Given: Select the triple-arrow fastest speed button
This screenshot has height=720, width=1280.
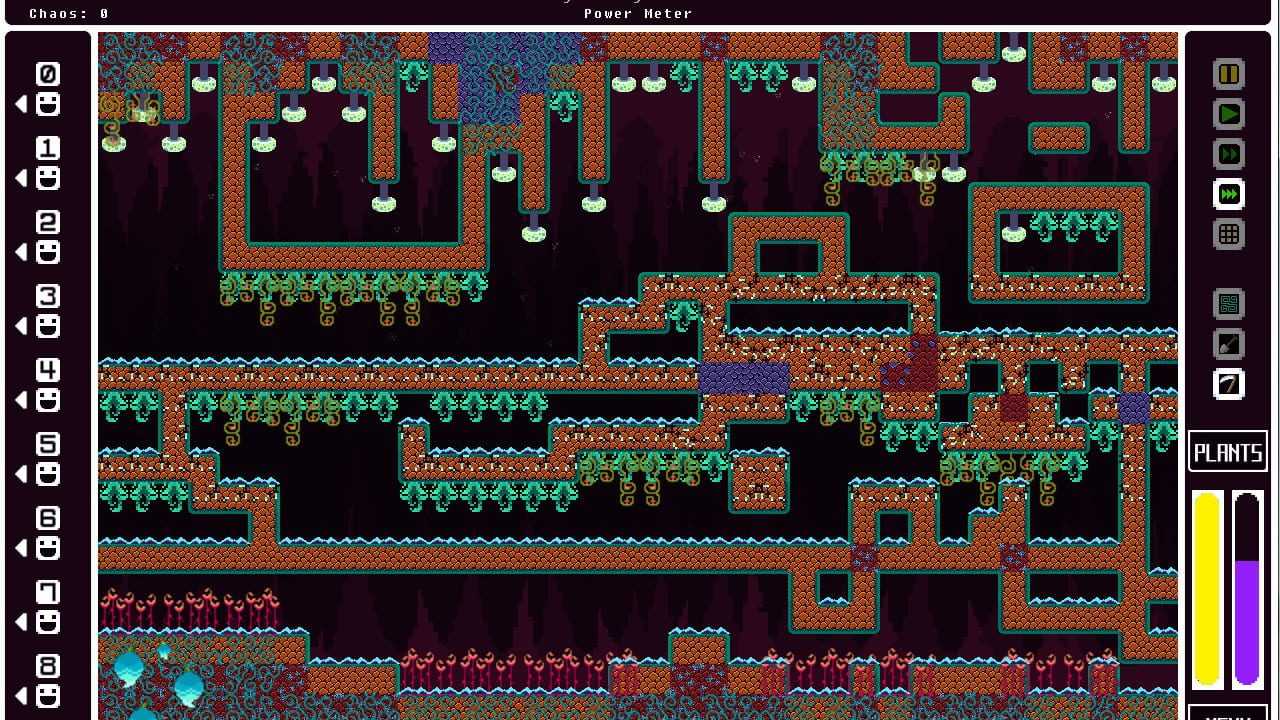Looking at the screenshot, I should coord(1229,195).
